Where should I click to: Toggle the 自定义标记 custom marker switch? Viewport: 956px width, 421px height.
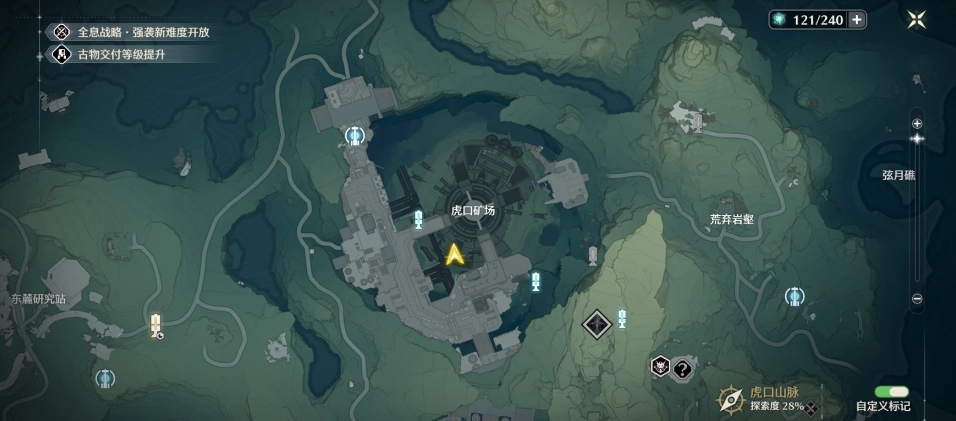[x=891, y=392]
